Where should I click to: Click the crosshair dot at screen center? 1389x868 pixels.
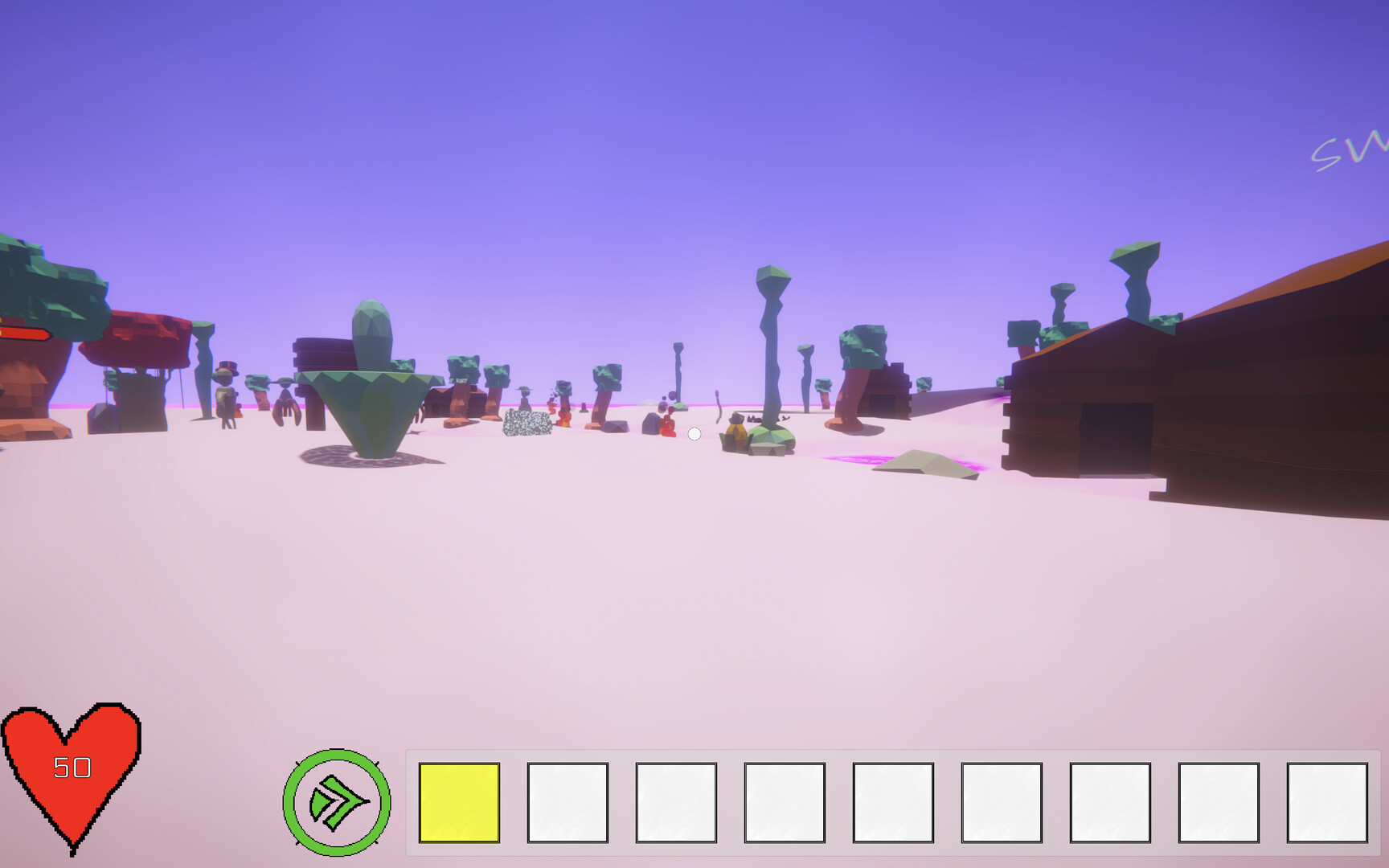[x=693, y=433]
